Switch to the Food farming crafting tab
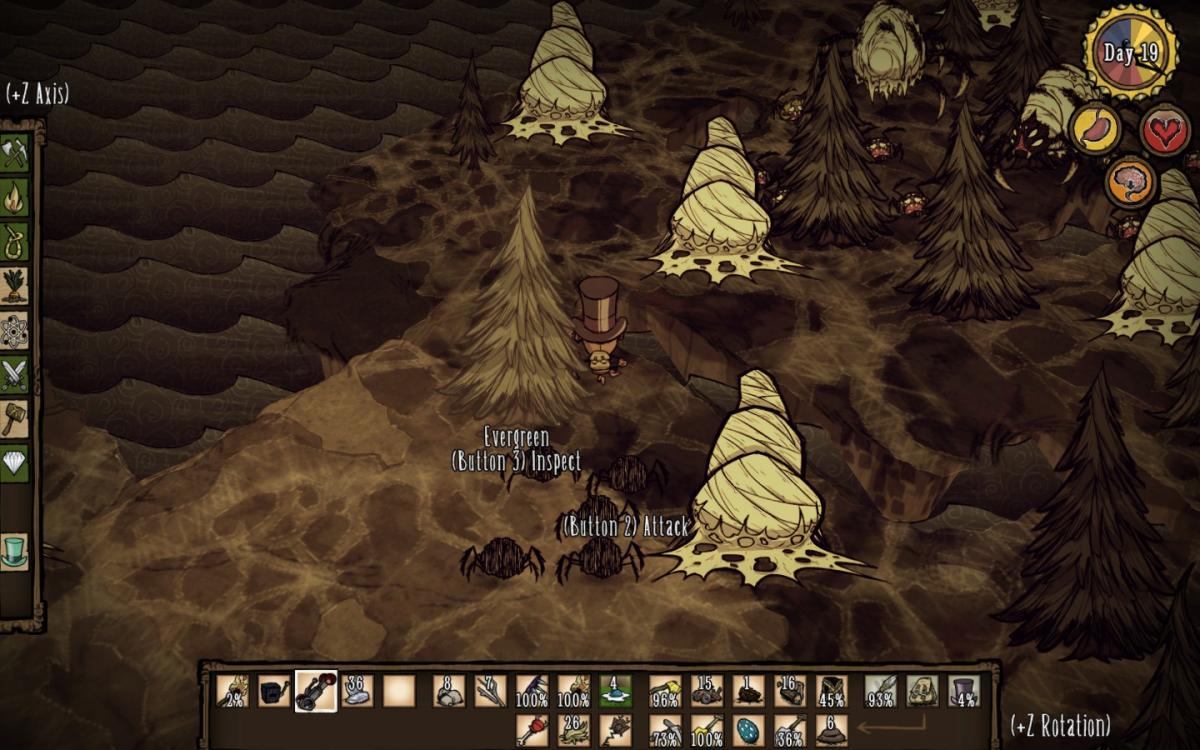 click(15, 285)
